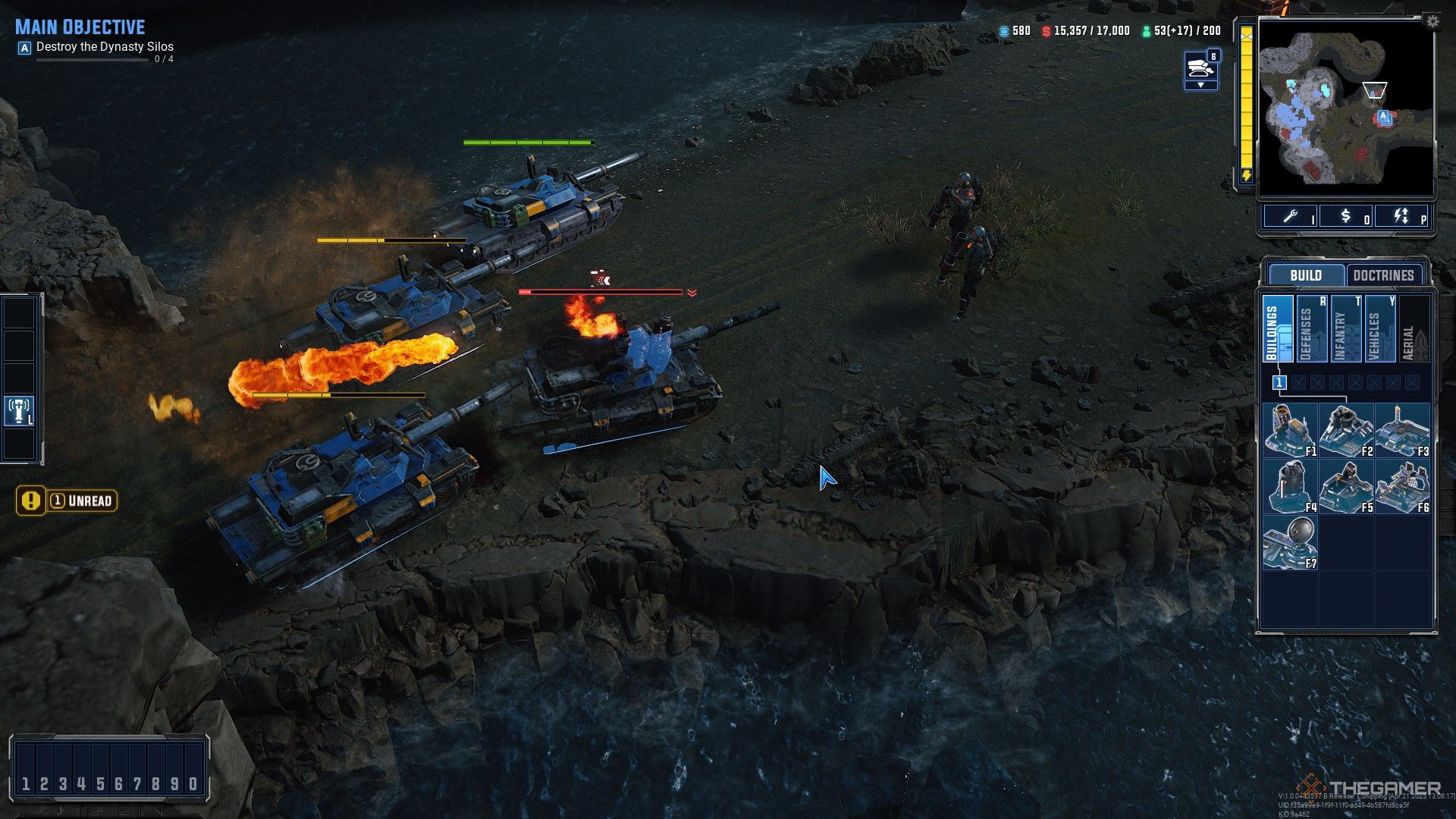This screenshot has height=819, width=1456.
Task: Activate the wrench repair mode button
Action: (1291, 217)
